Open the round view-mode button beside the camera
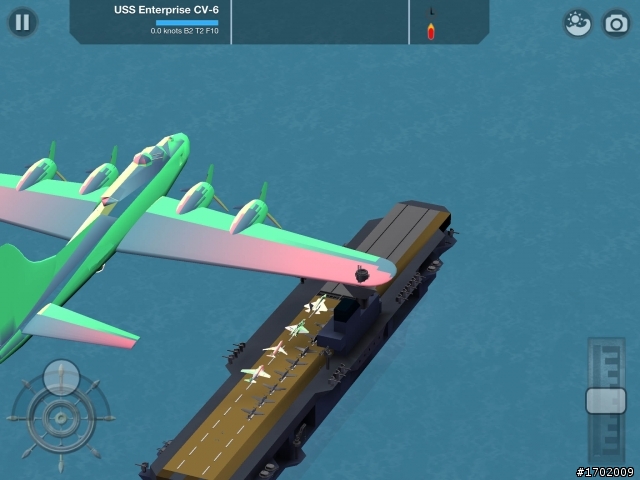640x480 pixels. 577,23
